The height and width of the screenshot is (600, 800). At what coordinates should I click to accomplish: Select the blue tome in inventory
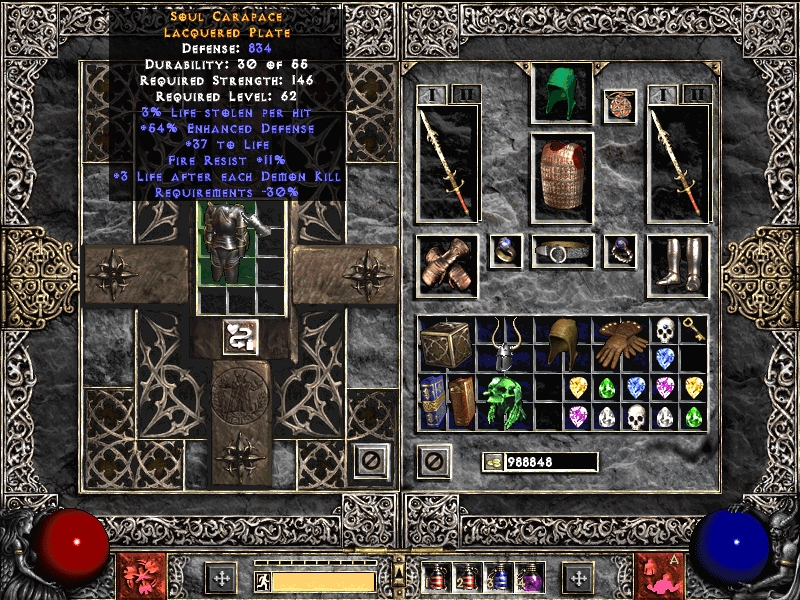(433, 400)
